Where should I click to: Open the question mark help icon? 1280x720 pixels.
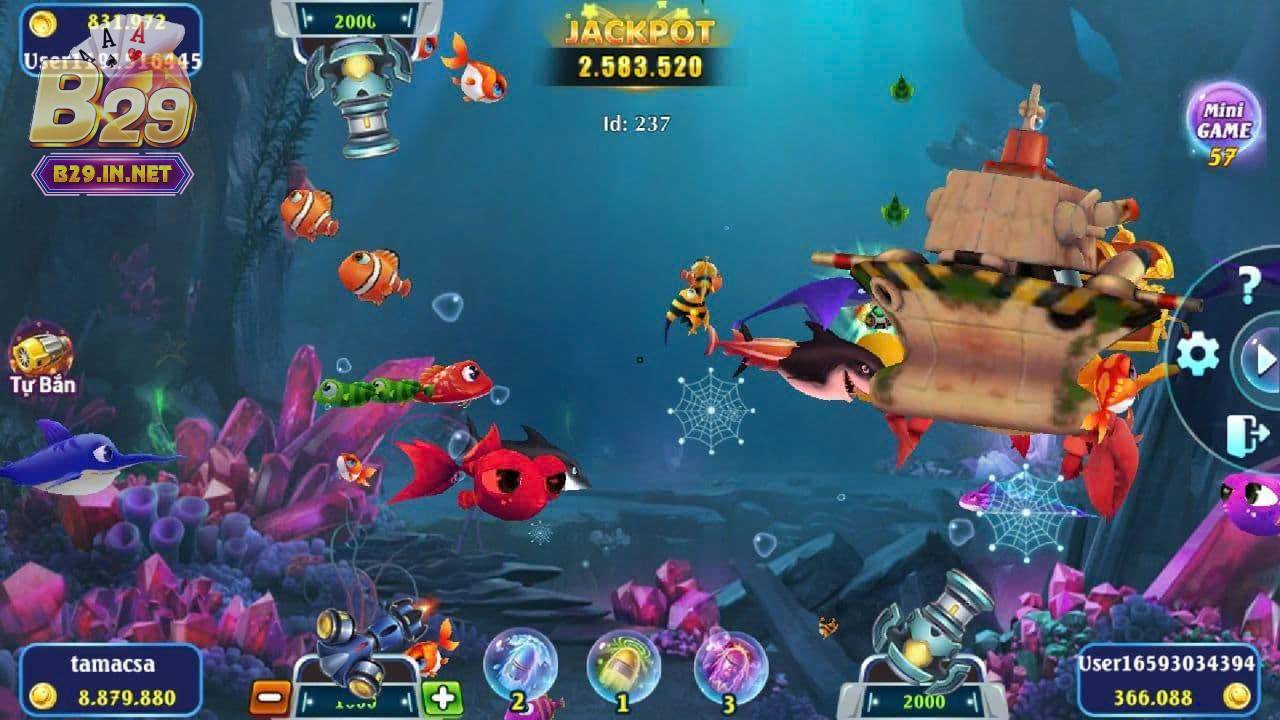tap(1249, 285)
